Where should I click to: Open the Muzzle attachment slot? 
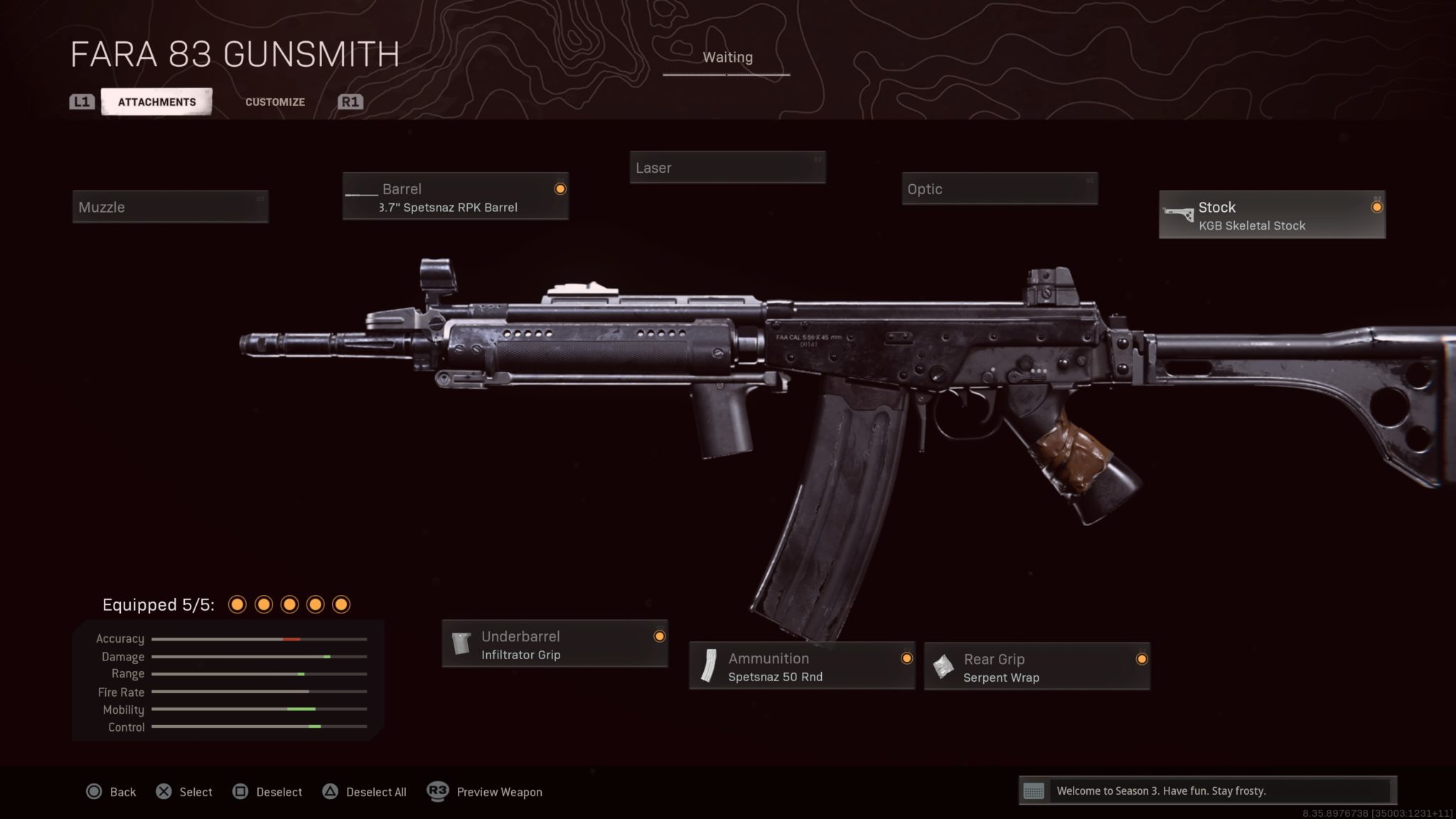coord(170,207)
